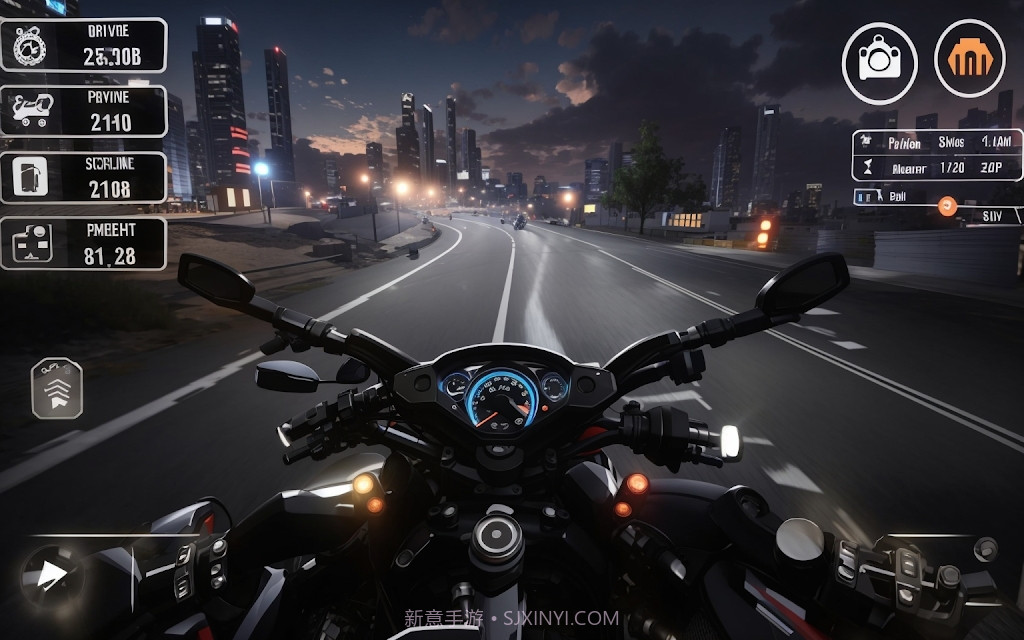The image size is (1024, 640).
Task: Tap the orange round icon button
Action: (x=969, y=59)
